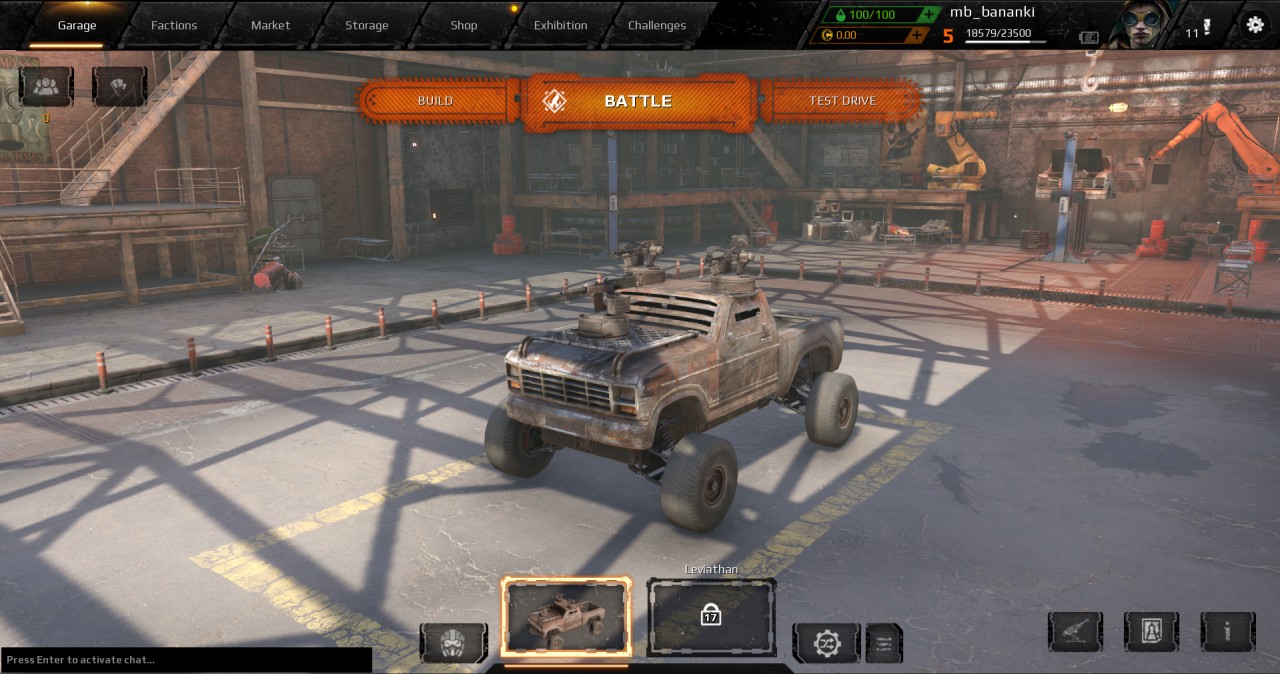Open settings via the gear icon
Viewport: 1280px width, 674px height.
tap(1255, 26)
